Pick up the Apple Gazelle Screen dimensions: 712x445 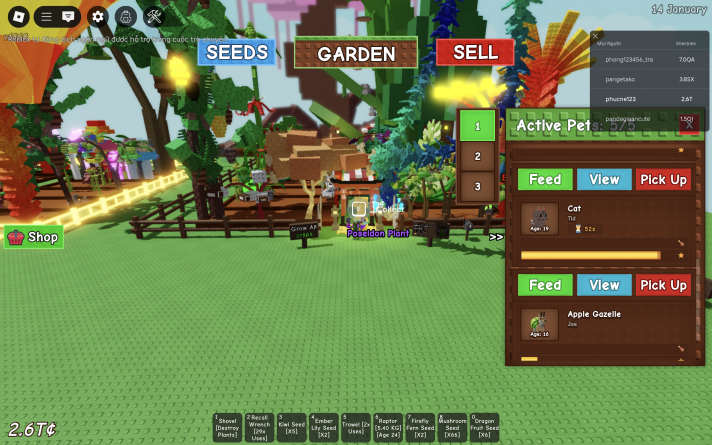pos(663,285)
